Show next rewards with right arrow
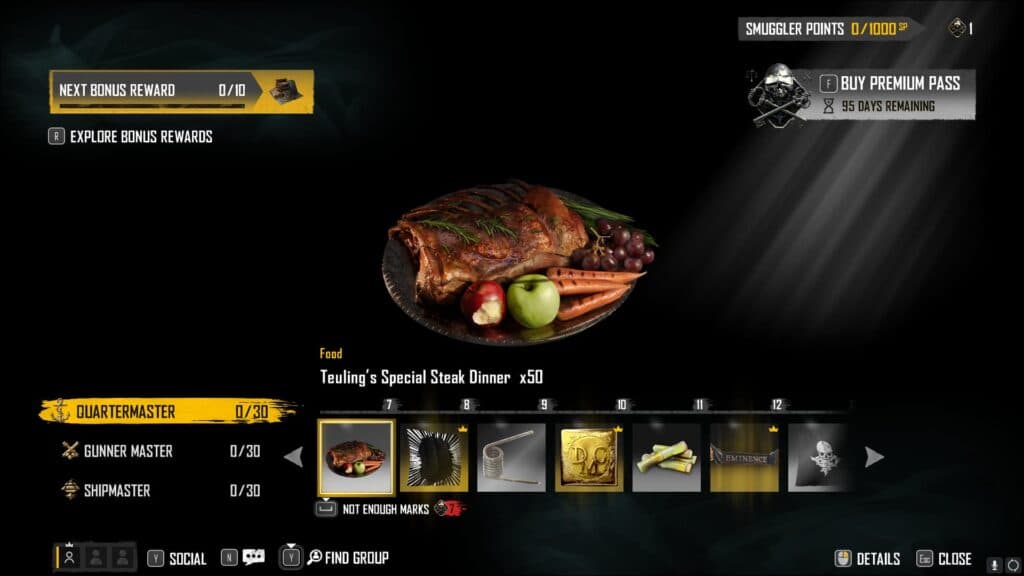The image size is (1024, 576). 874,457
